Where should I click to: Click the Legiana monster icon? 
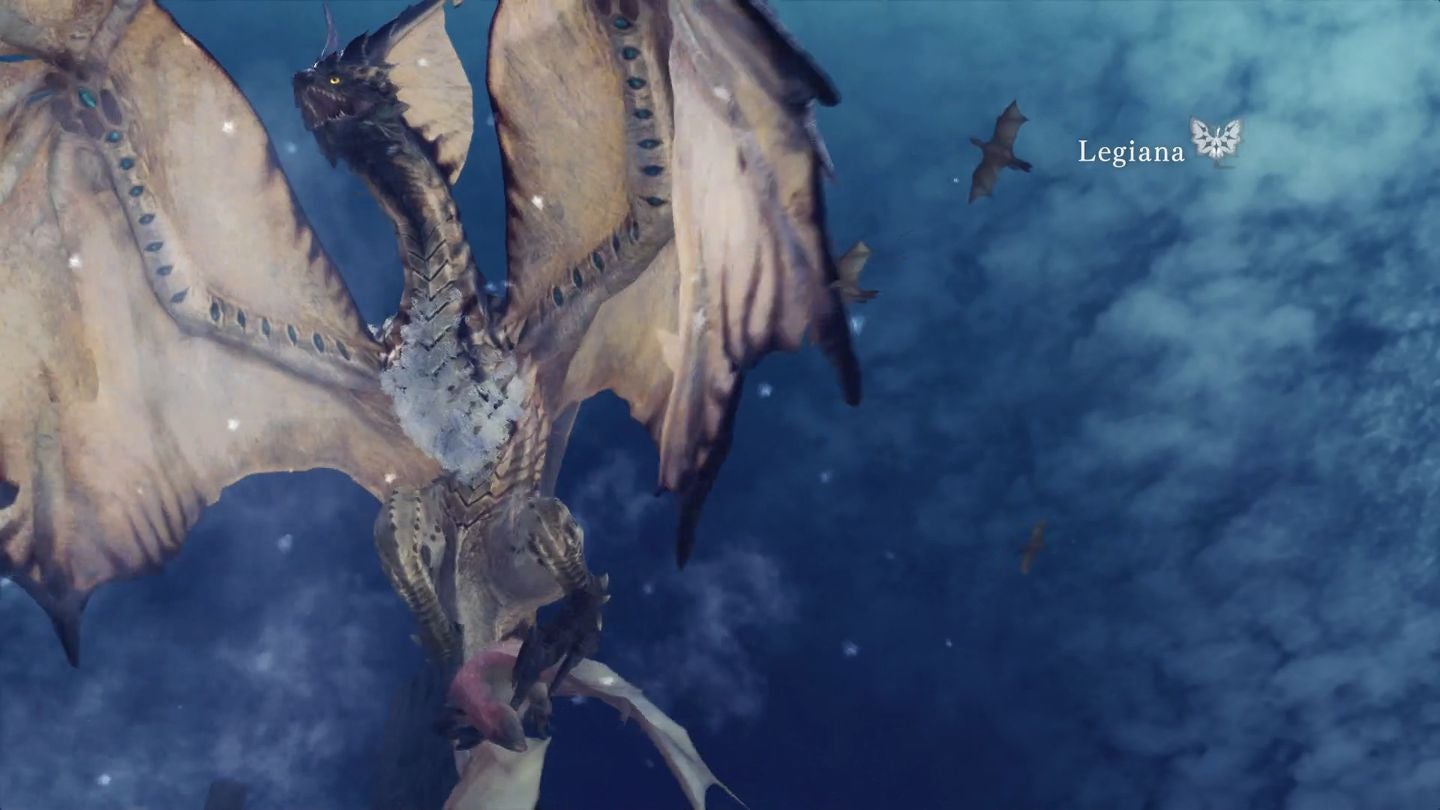pos(1213,143)
